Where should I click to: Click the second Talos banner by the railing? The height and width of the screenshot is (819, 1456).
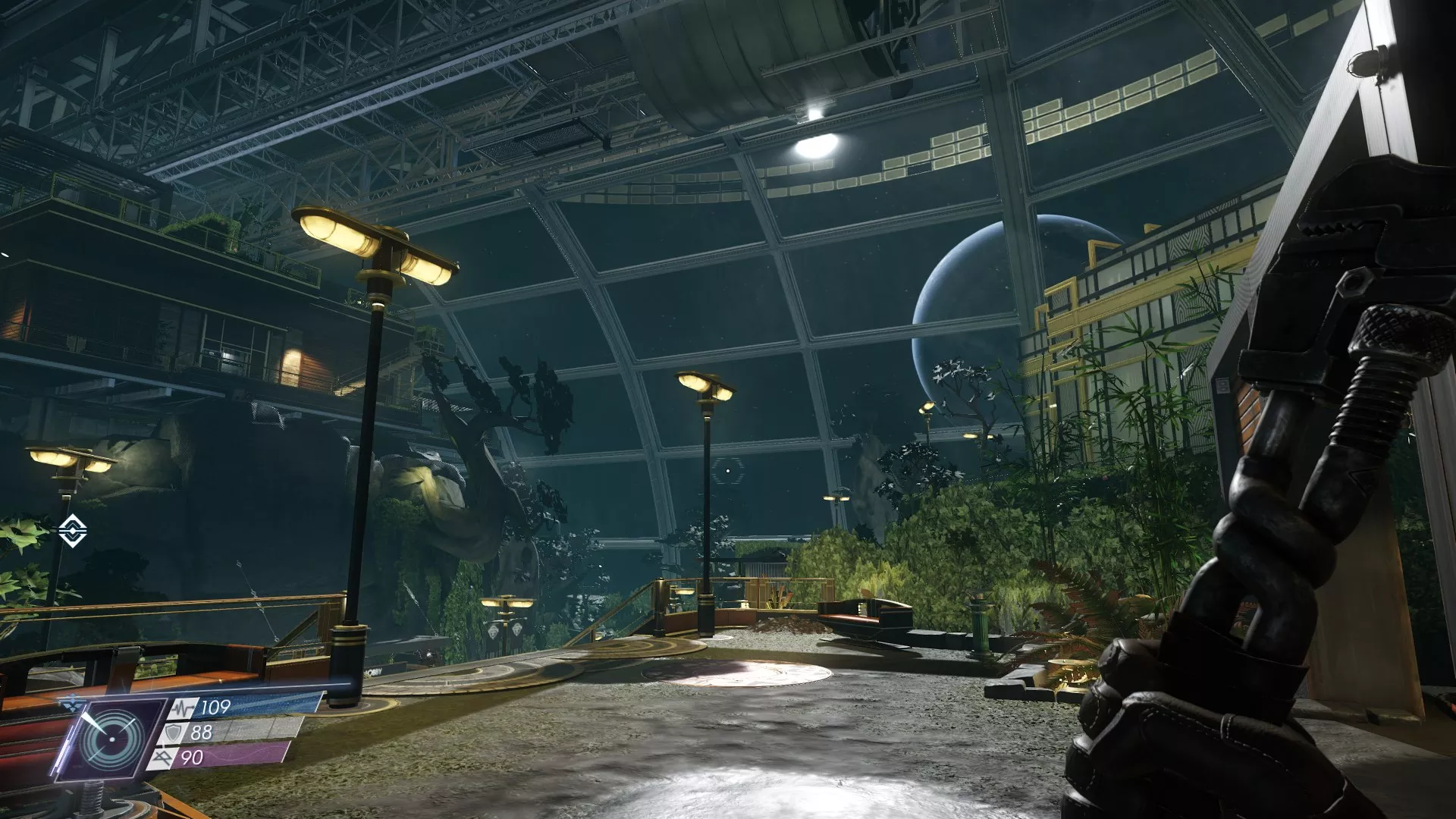tap(517, 631)
